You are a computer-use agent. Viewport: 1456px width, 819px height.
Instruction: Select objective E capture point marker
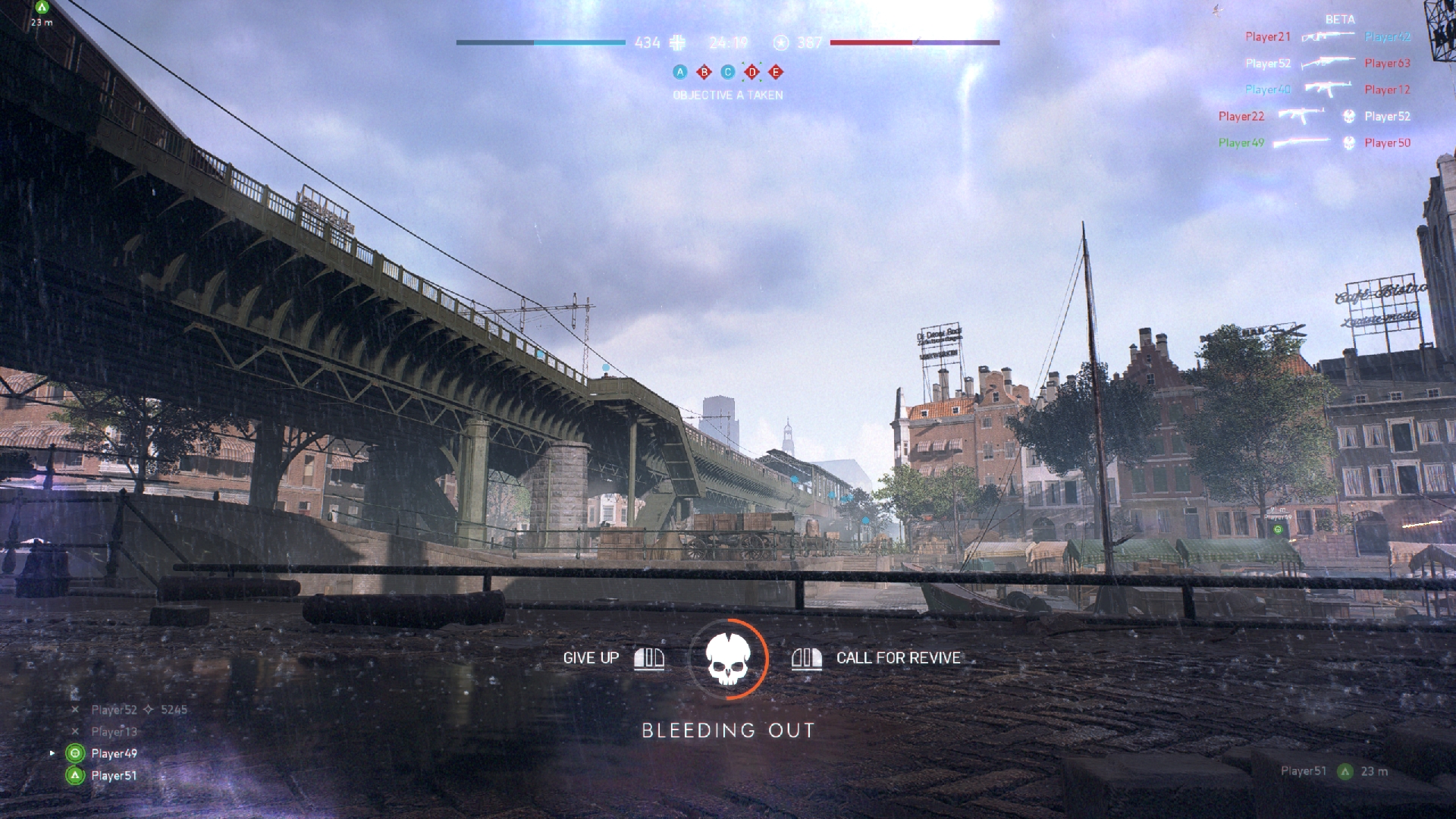[775, 72]
